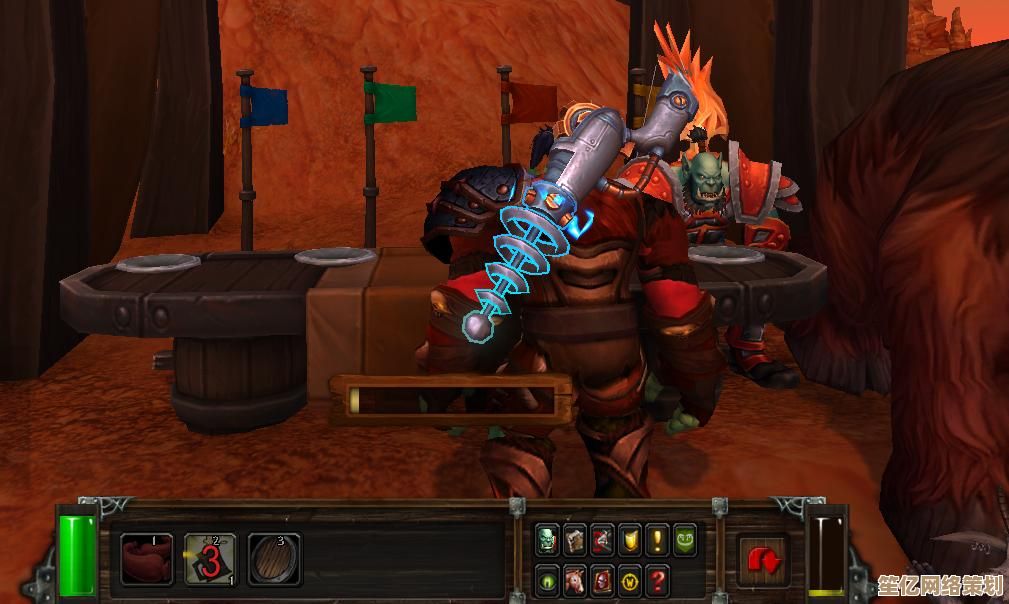This screenshot has height=604, width=1009.
Task: Open the orc portrait character info
Action: [546, 541]
